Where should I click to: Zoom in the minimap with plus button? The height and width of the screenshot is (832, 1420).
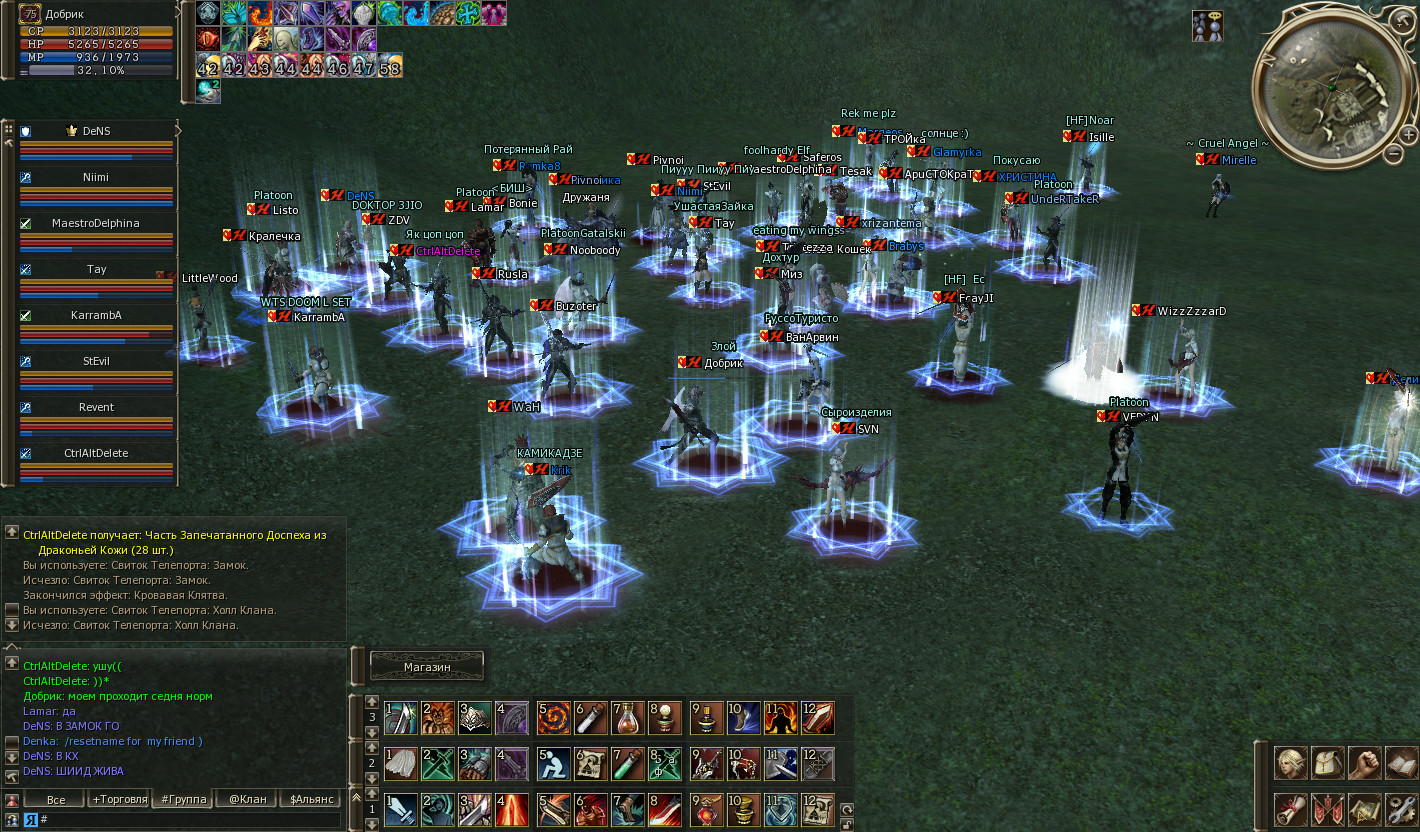point(1408,134)
